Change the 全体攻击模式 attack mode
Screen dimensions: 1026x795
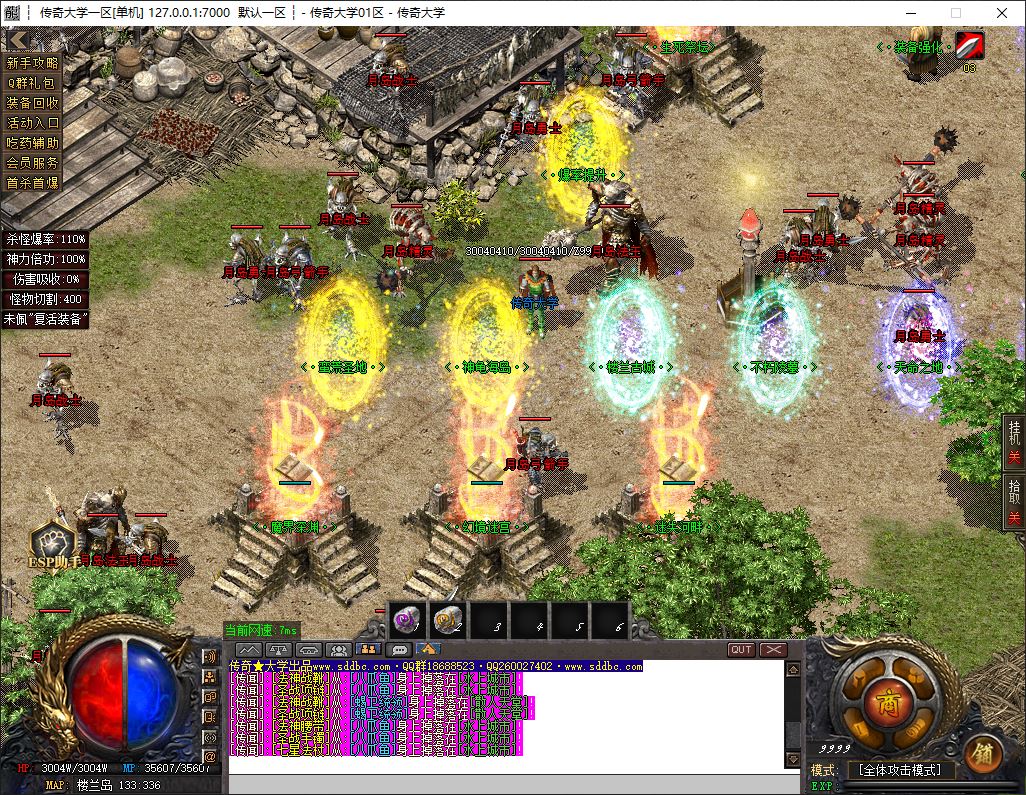[900, 770]
